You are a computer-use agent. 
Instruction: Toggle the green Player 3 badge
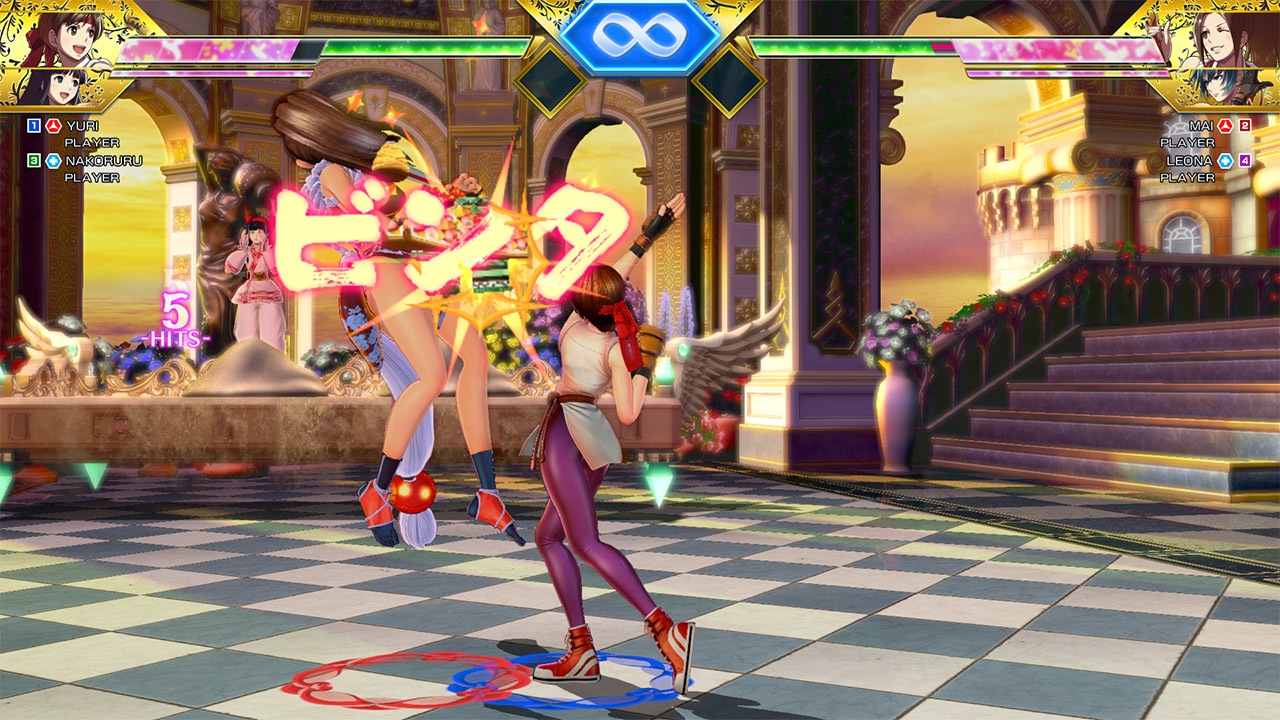click(x=33, y=160)
